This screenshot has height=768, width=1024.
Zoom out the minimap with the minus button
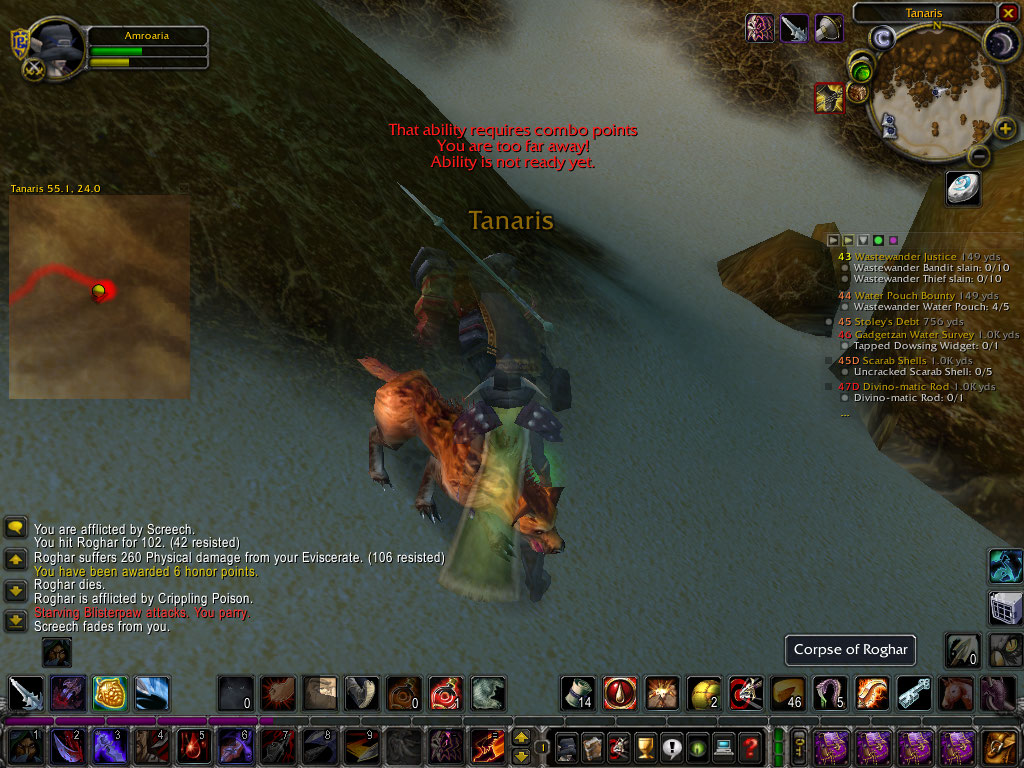[980, 156]
